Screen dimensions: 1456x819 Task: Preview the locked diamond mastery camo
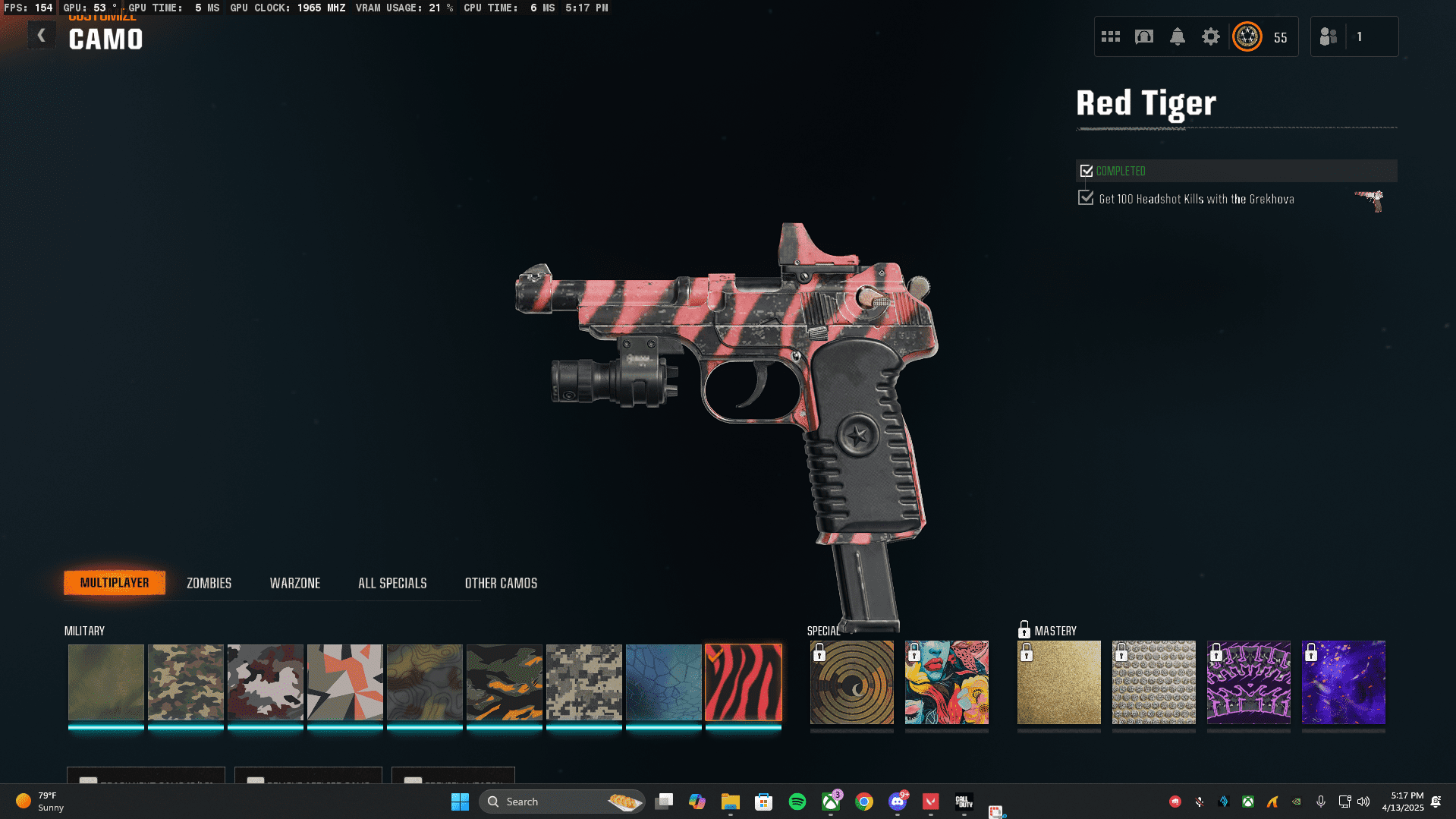point(1153,682)
